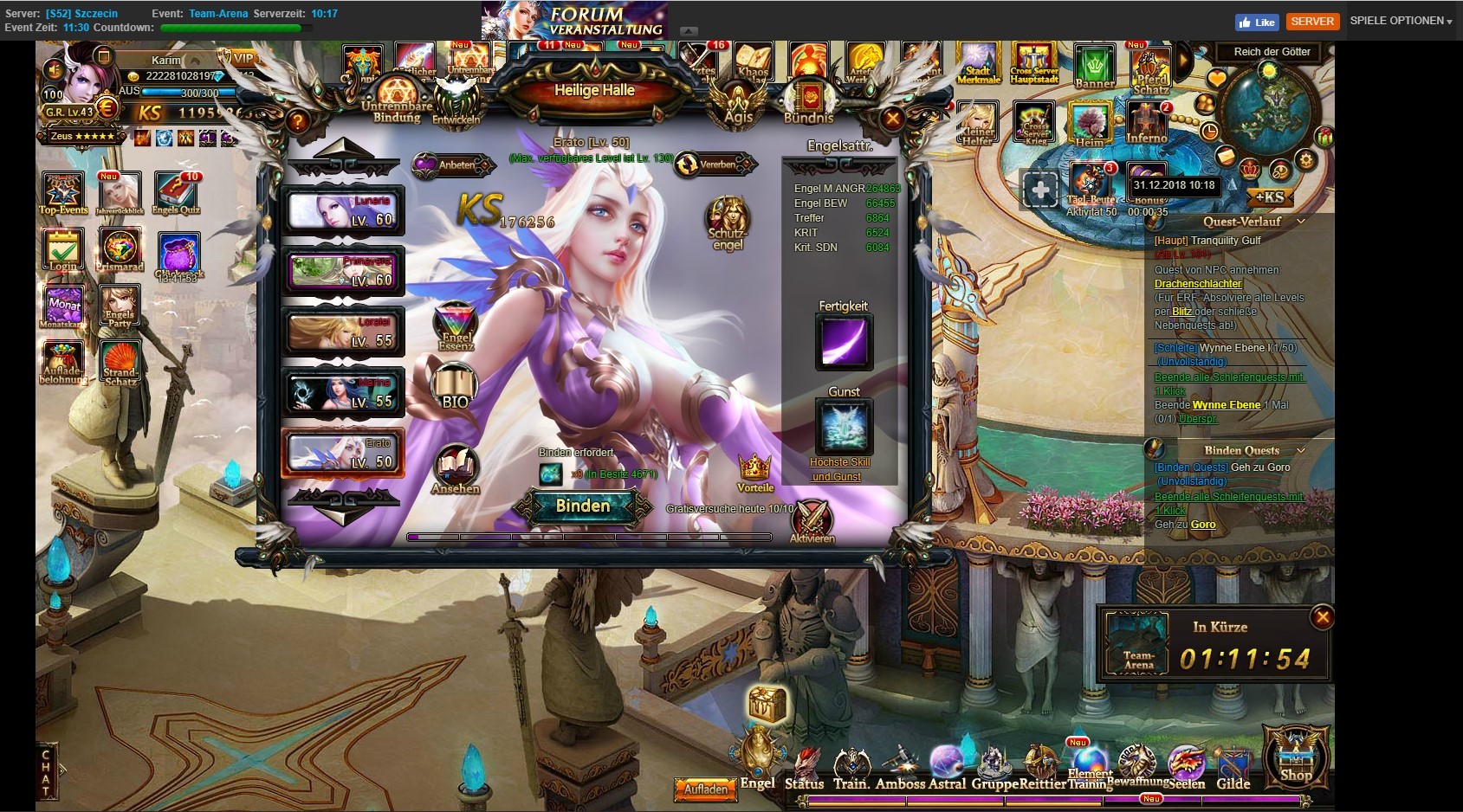Open the angel BIO book
The image size is (1463, 812).
point(455,387)
